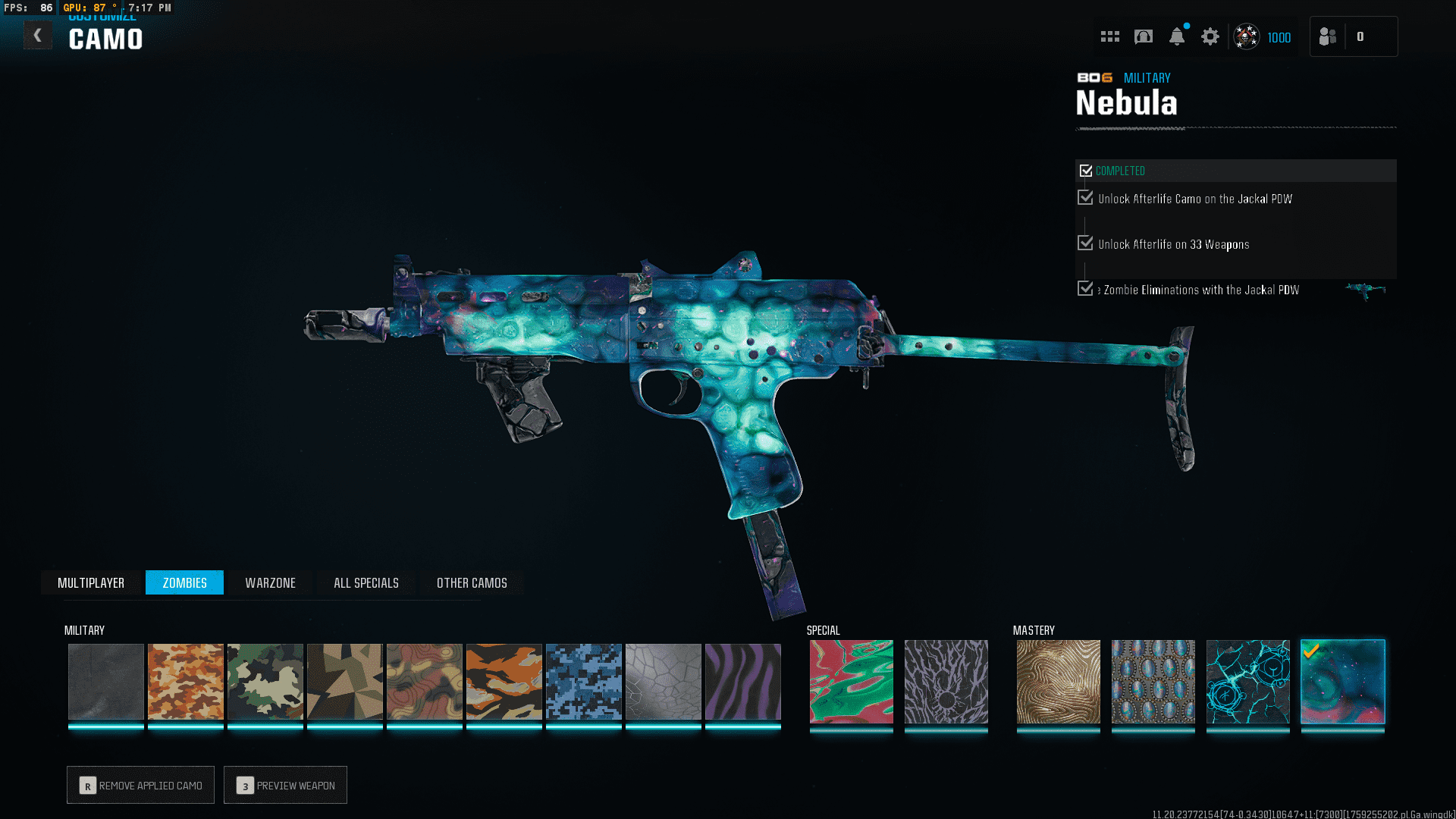Pick the red and green special camo
This screenshot has width=1456, height=819.
851,681
